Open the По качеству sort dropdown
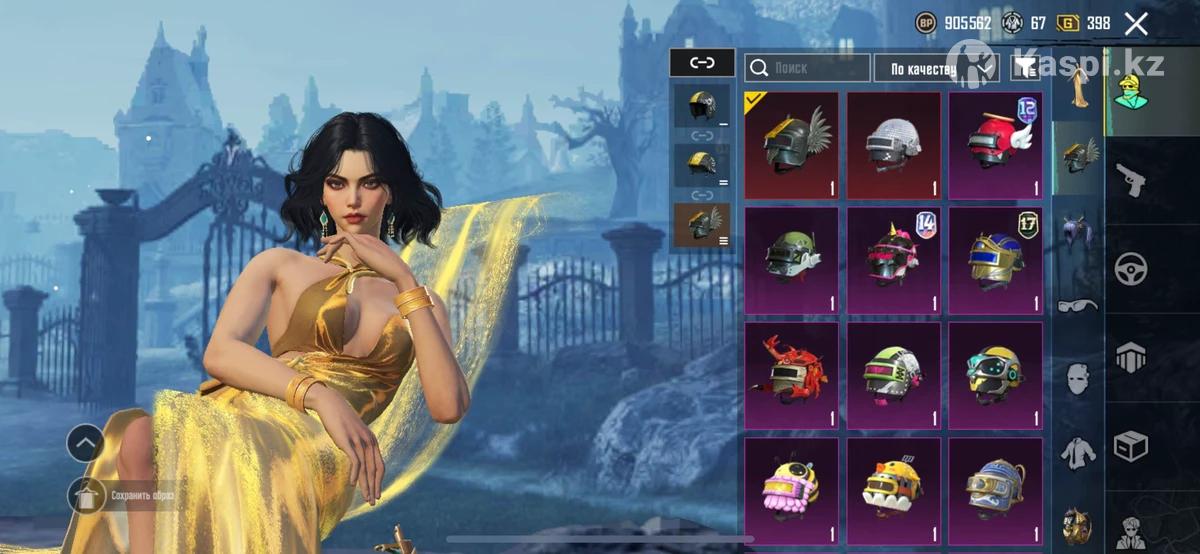Viewport: 1200px width, 554px height. pos(936,68)
